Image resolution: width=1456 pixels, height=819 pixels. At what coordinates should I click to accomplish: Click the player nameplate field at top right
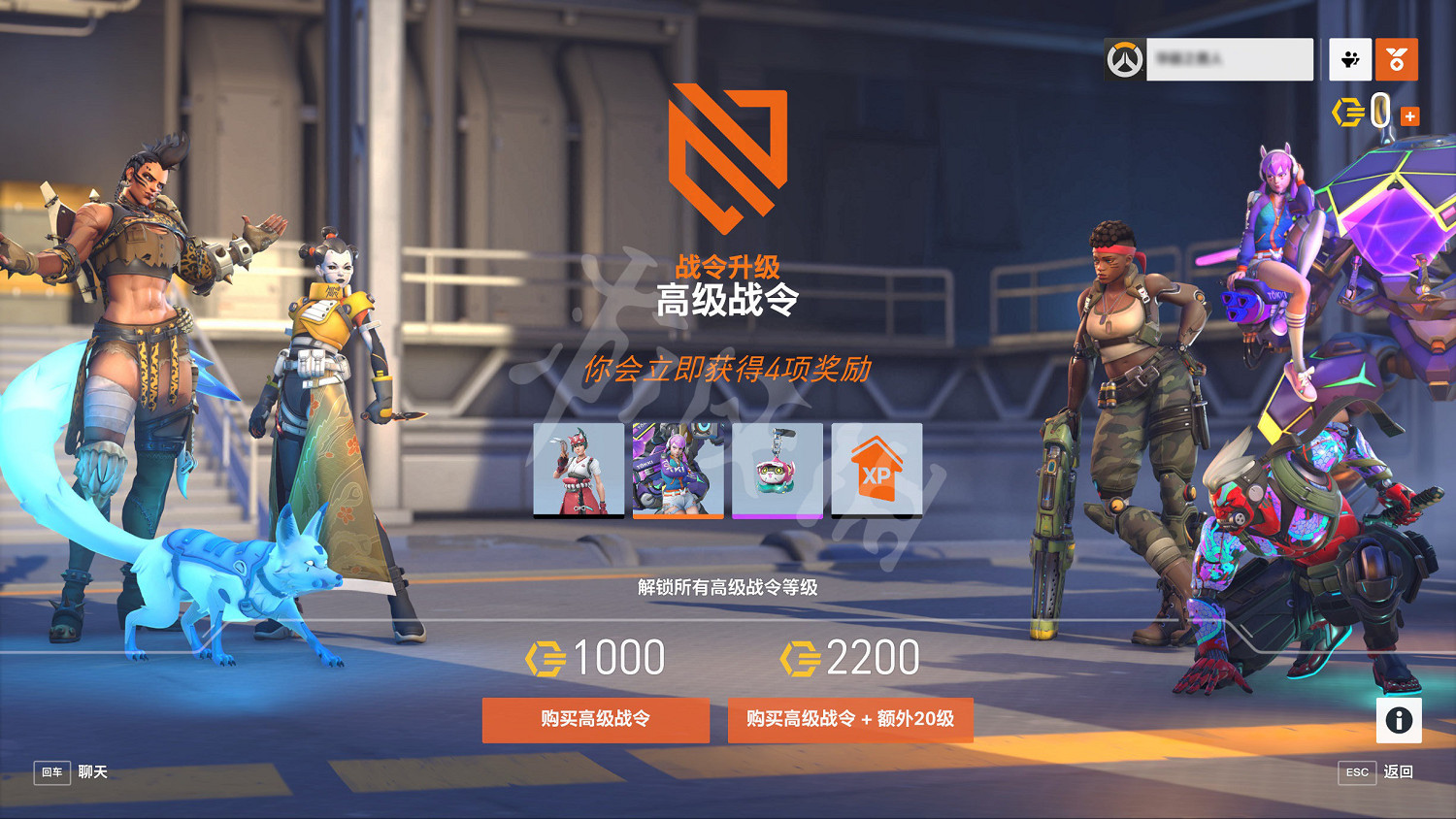point(1230,58)
